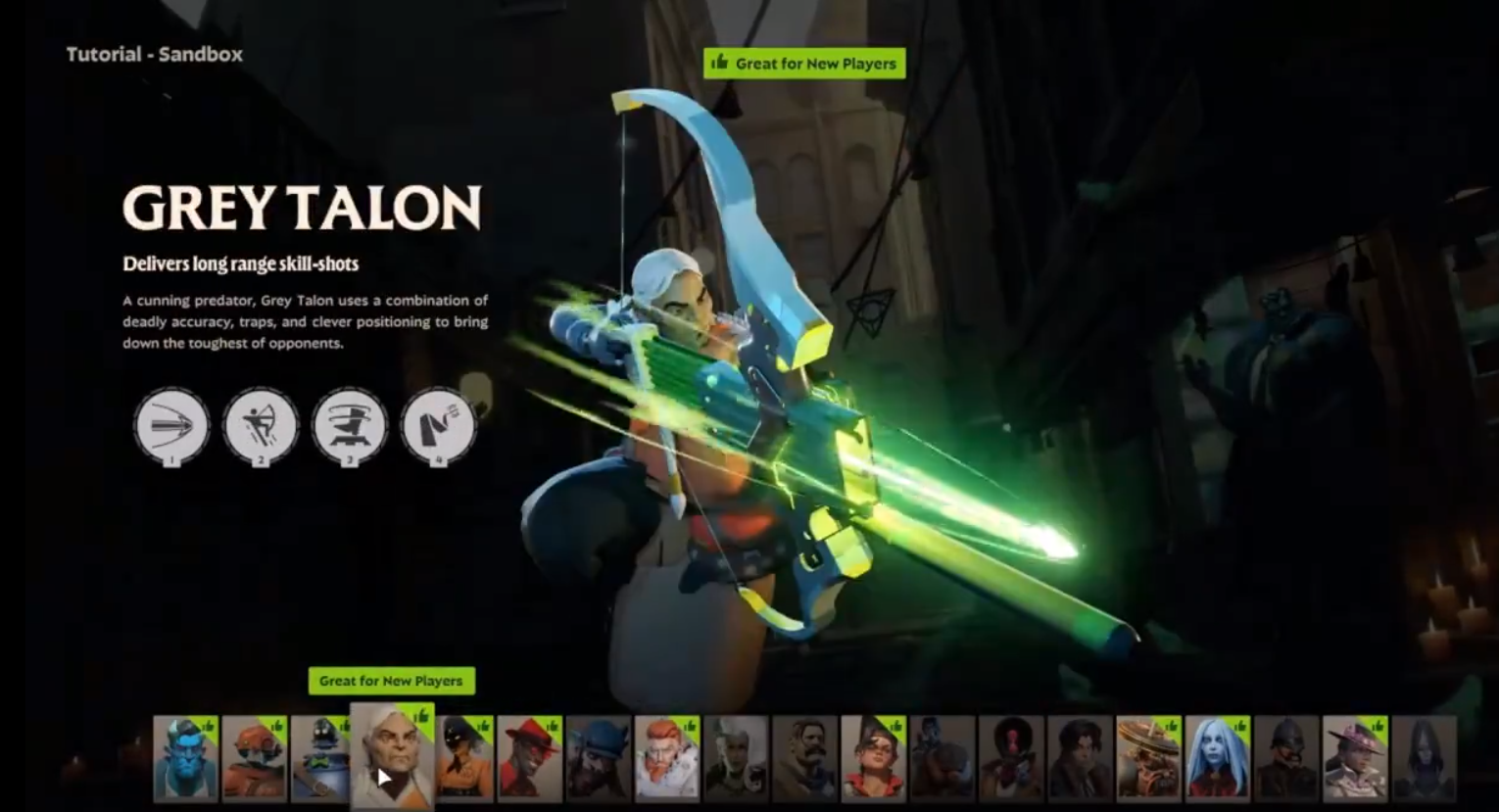The height and width of the screenshot is (812, 1499).
Task: Inspect the leaping archer ability icon
Action: point(261,426)
